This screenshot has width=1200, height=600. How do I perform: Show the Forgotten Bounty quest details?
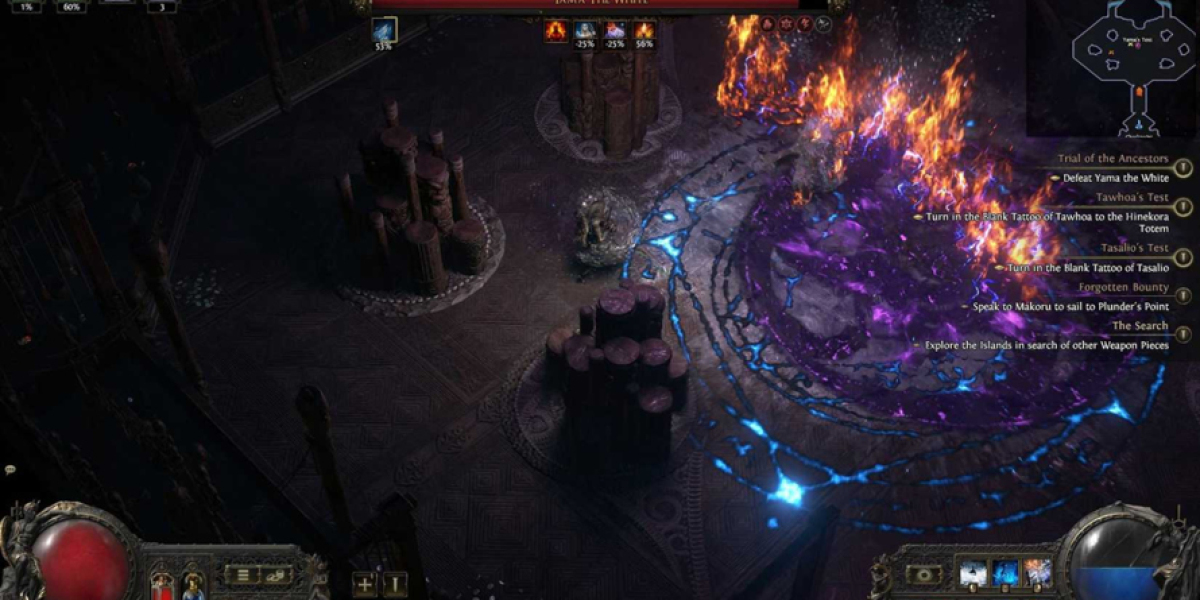click(x=1182, y=296)
